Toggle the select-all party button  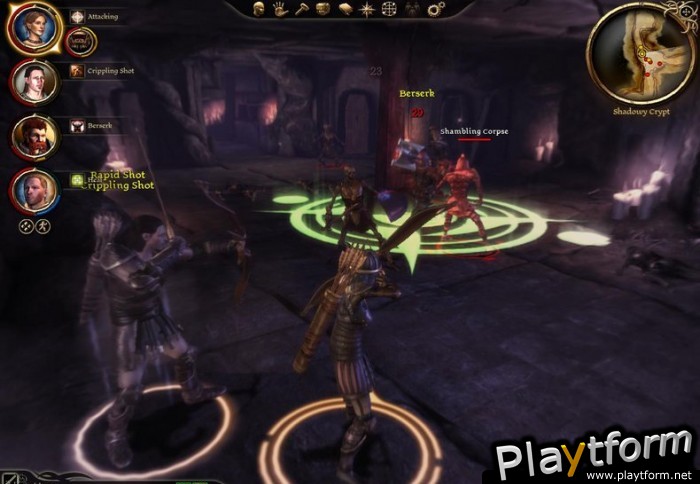(25, 226)
